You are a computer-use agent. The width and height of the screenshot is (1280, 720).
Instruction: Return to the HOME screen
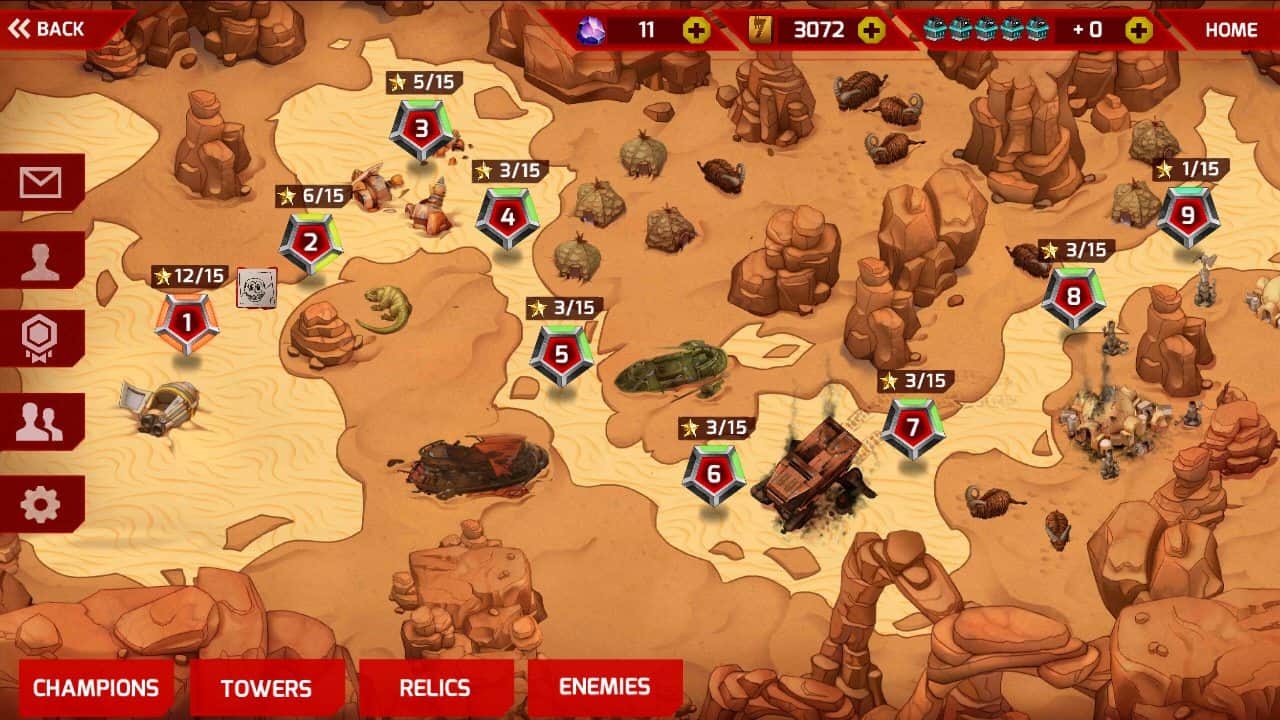point(1230,30)
